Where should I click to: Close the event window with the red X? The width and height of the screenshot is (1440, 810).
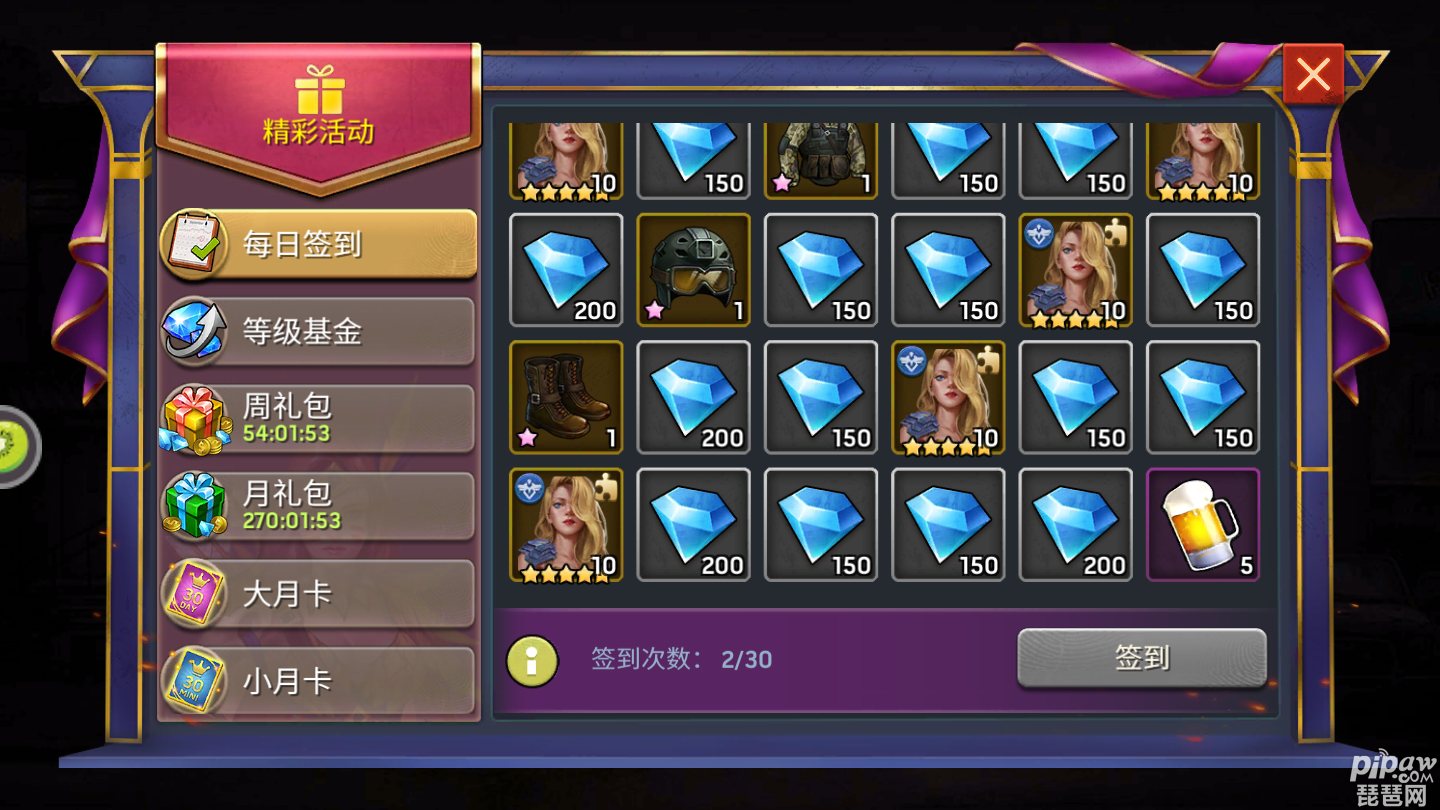pos(1313,75)
